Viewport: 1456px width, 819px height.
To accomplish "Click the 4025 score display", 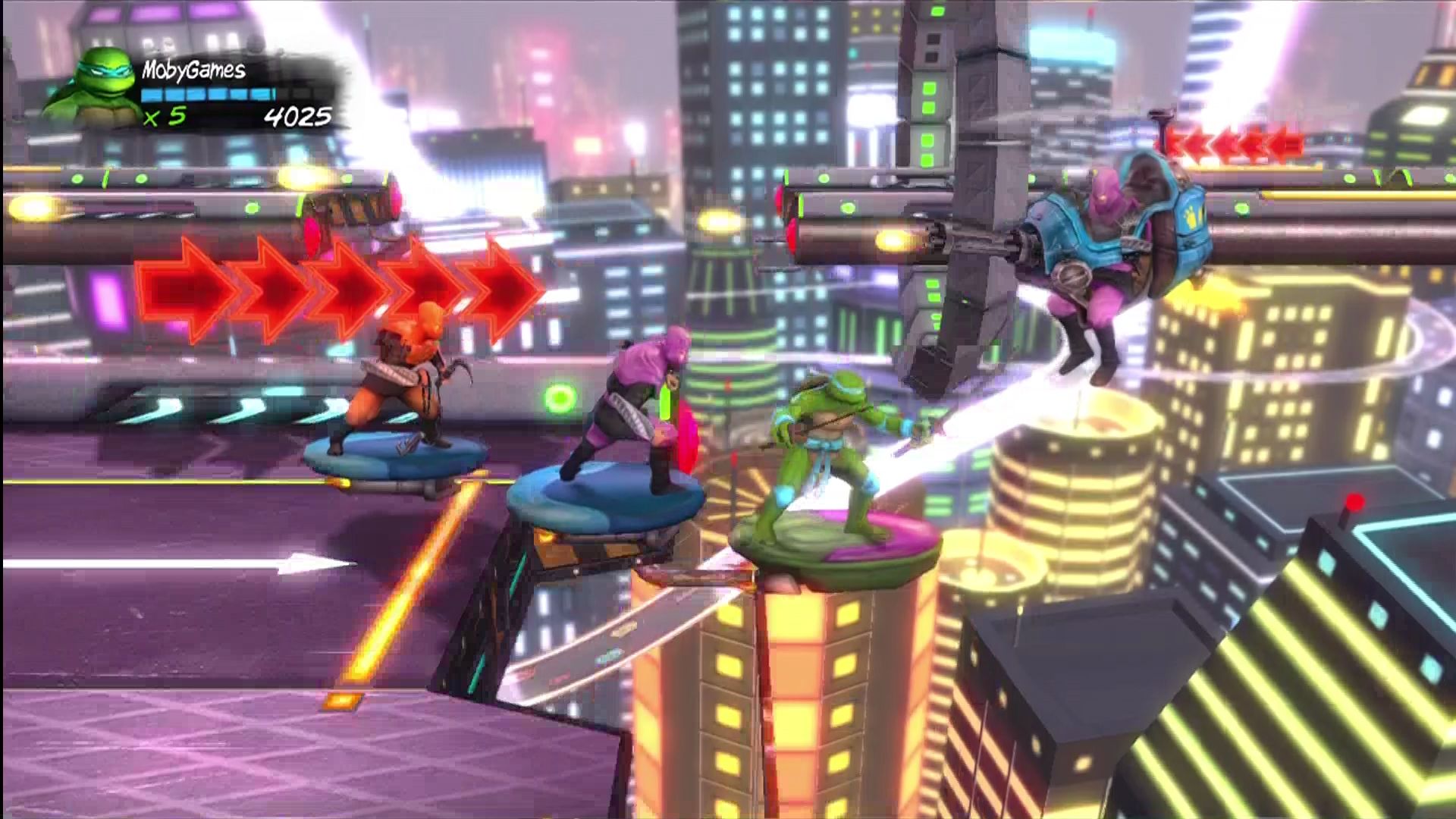I will 300,115.
